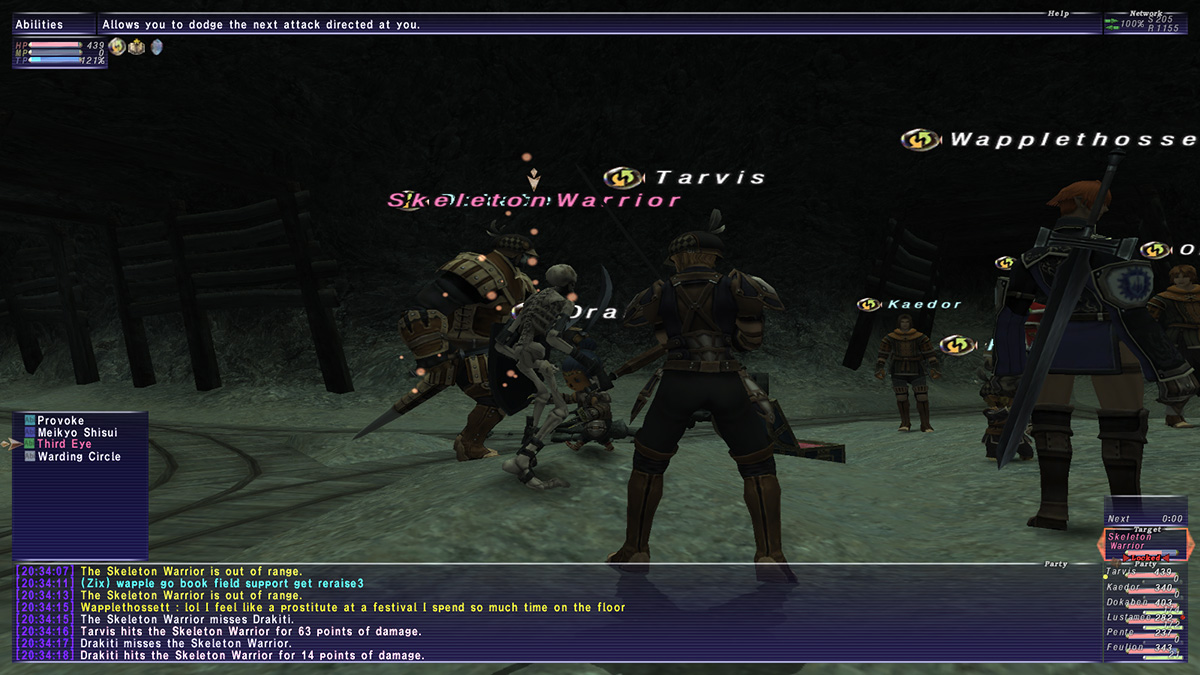
Task: Click the level sync status icon
Action: 117,46
